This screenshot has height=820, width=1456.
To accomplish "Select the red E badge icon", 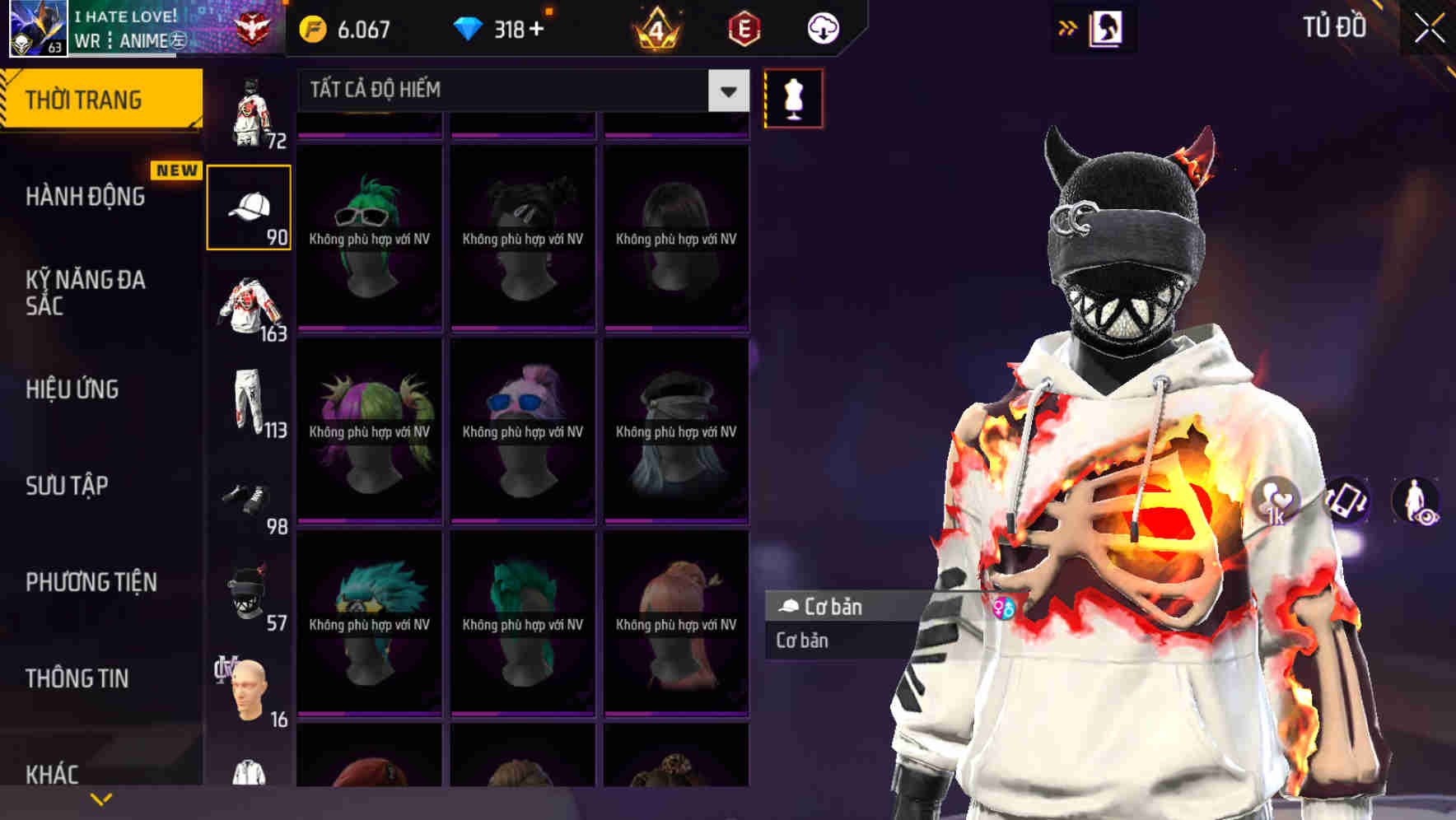I will pos(744,27).
